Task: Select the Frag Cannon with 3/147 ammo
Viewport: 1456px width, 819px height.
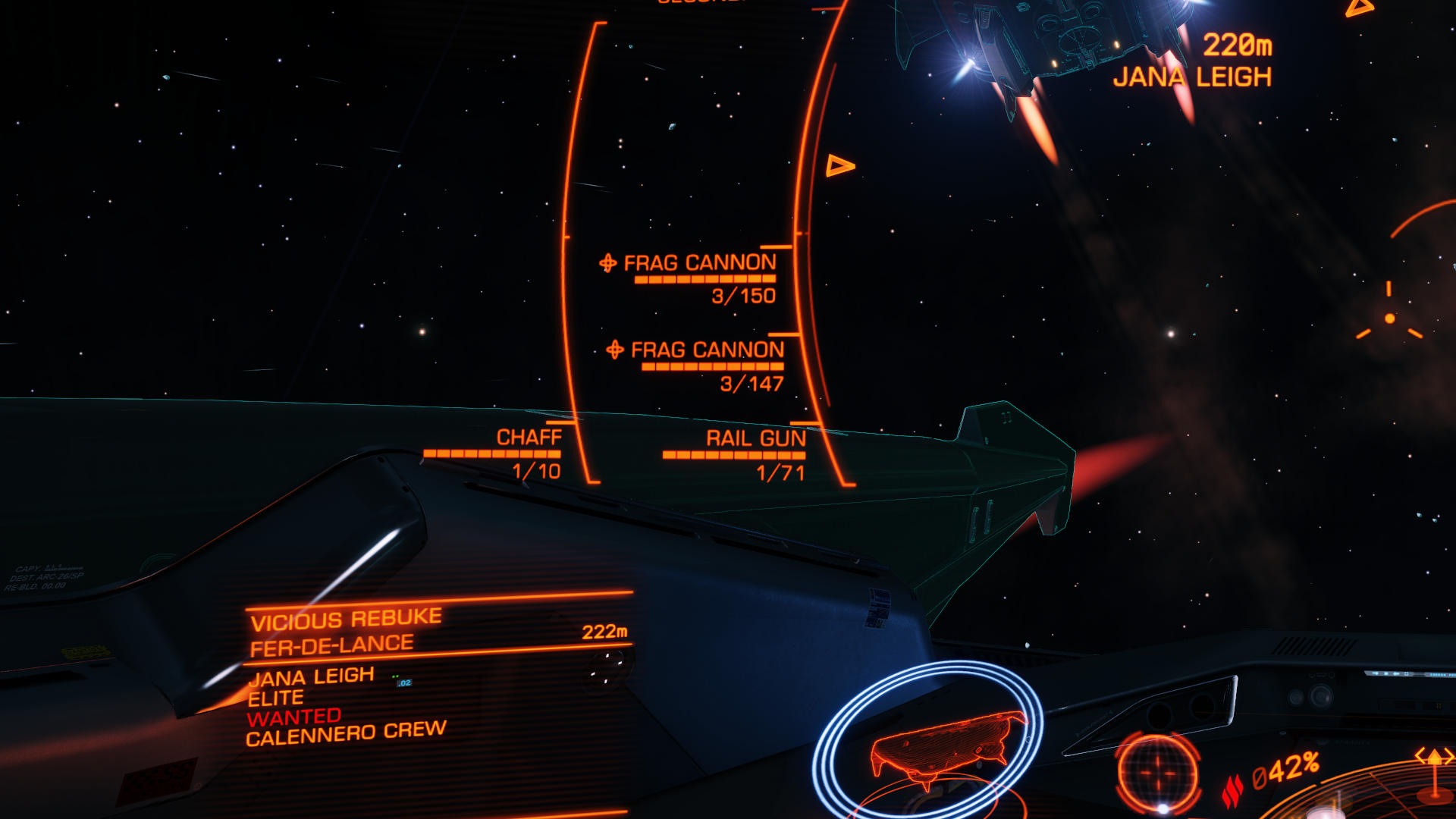Action: tap(707, 350)
